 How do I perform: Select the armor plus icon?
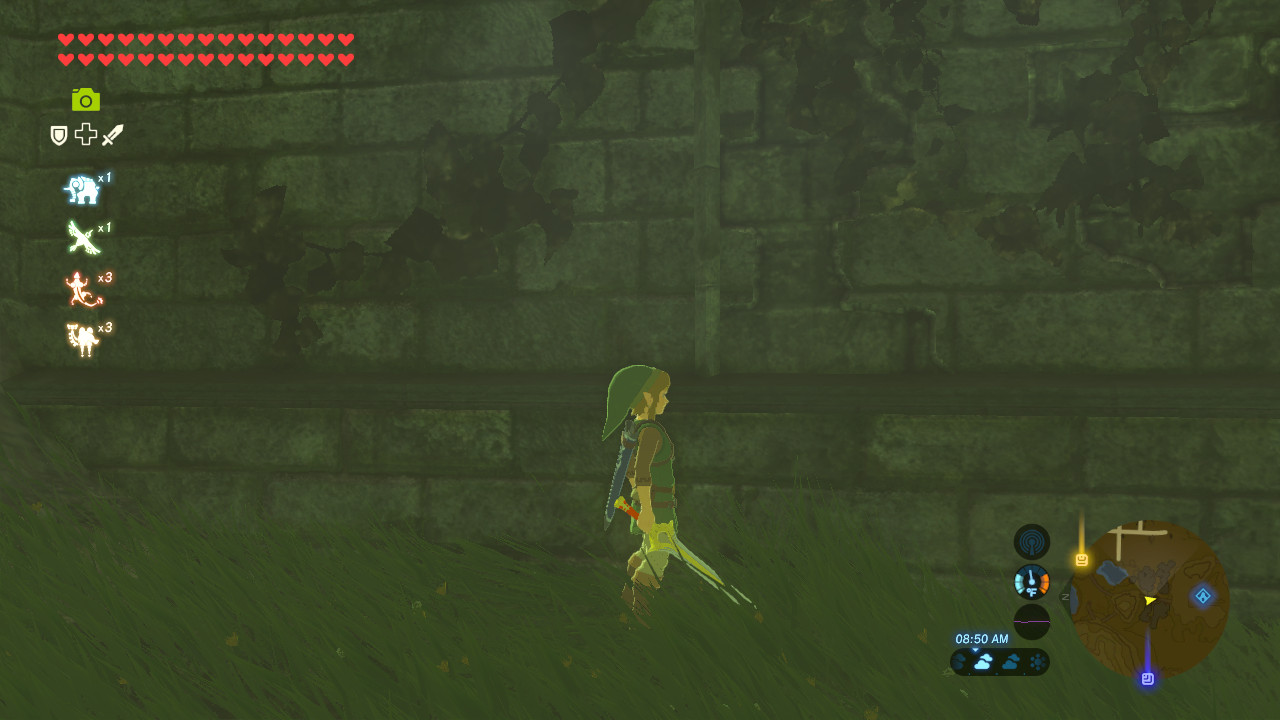click(84, 135)
